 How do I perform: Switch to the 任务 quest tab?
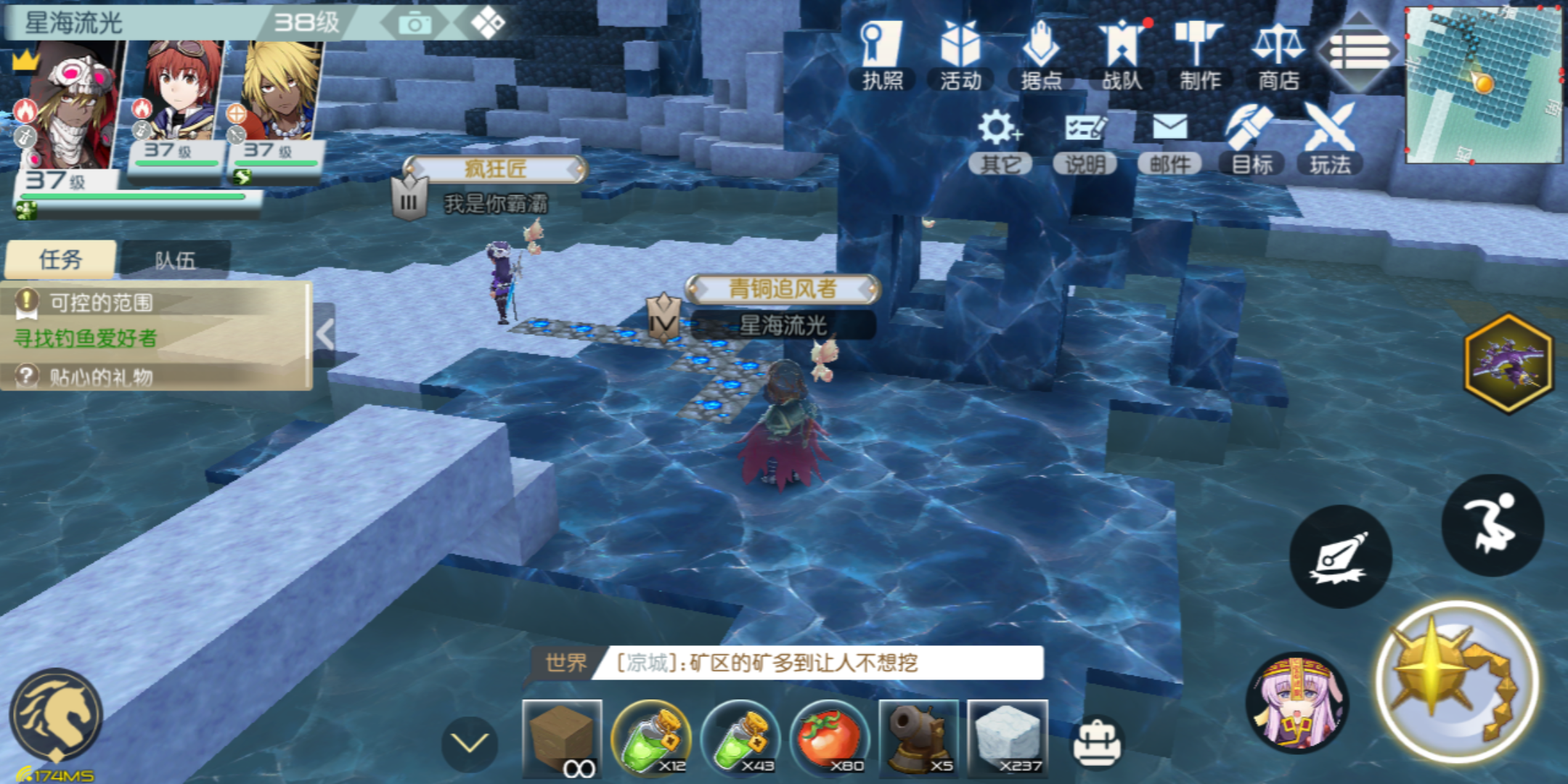point(60,260)
